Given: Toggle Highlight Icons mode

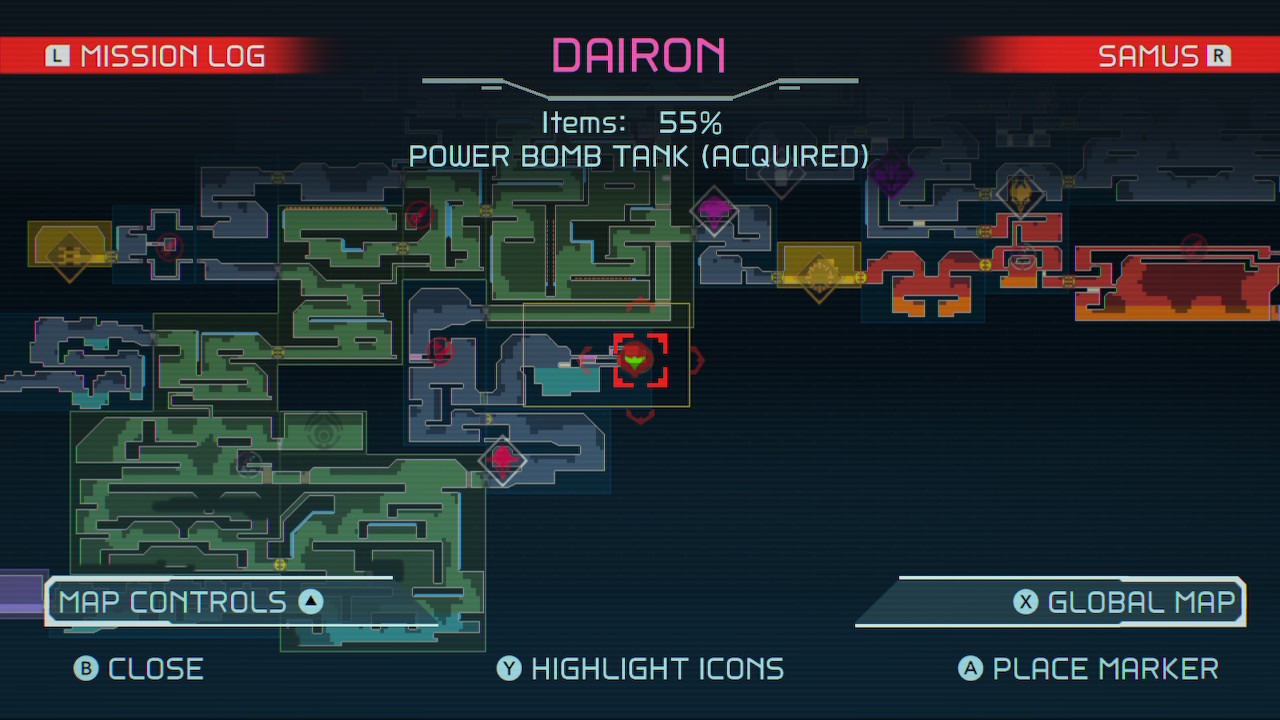Looking at the screenshot, I should (640, 668).
